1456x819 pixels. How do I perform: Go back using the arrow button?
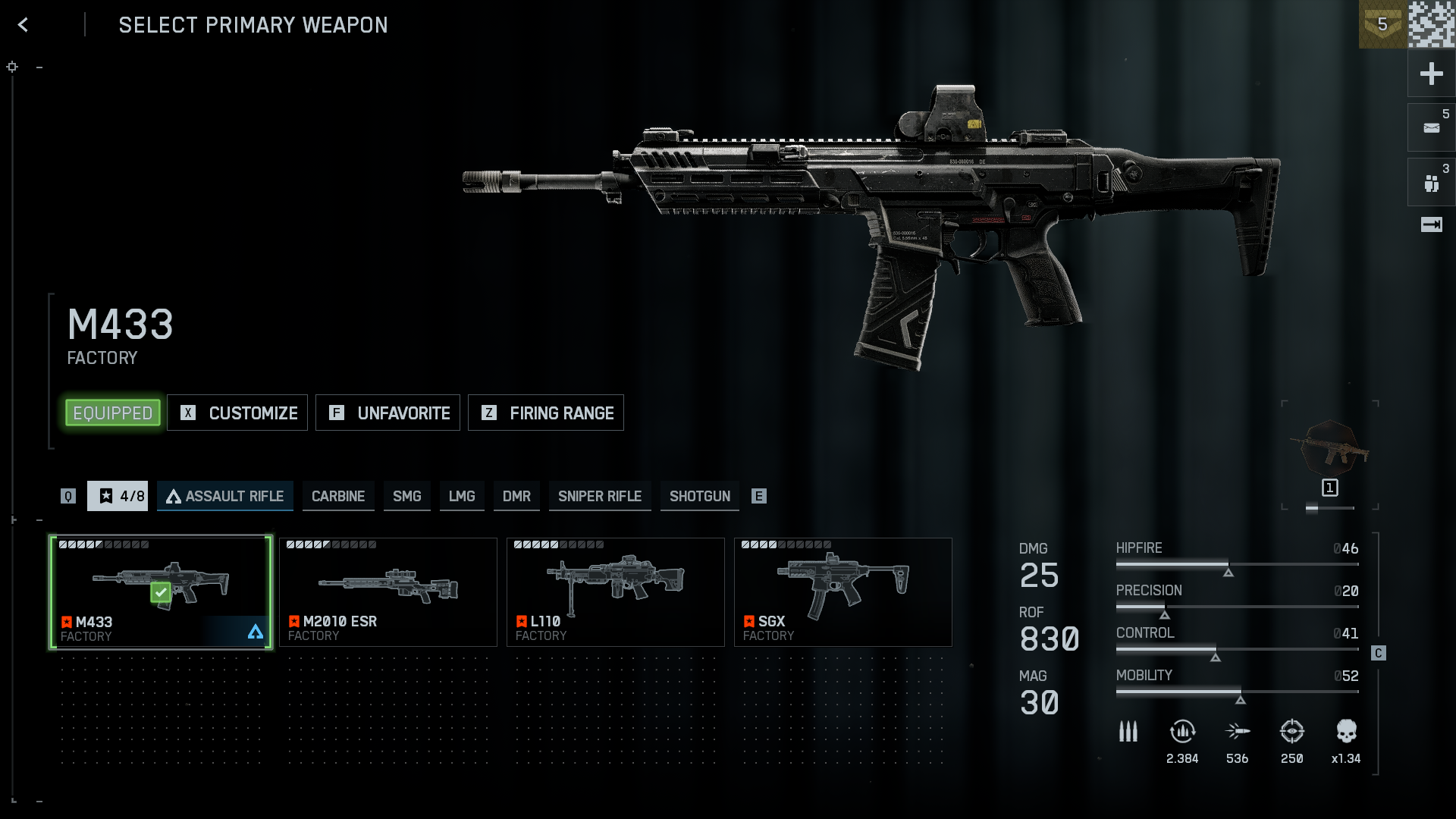coord(24,25)
